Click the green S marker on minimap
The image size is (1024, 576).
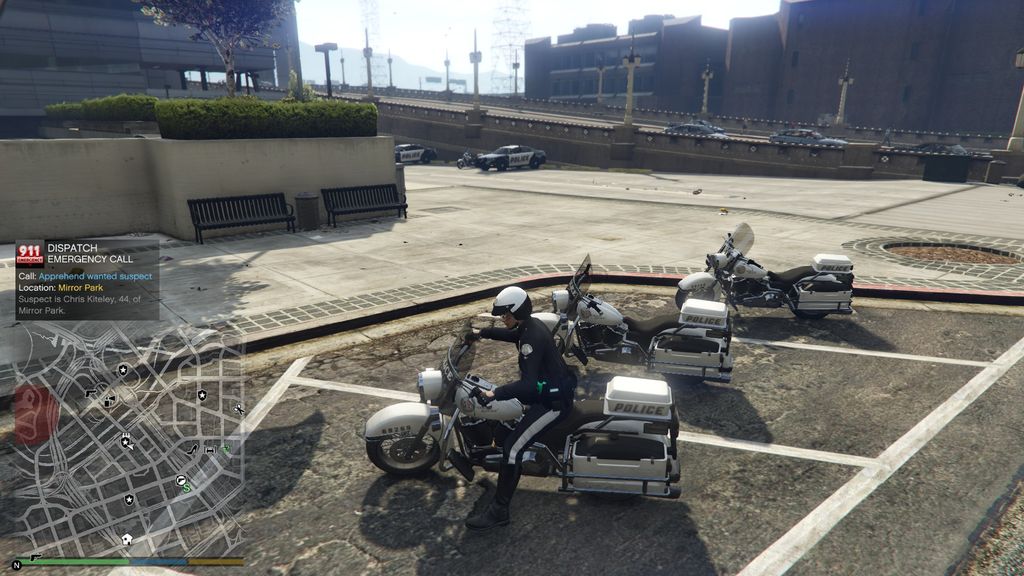(187, 488)
